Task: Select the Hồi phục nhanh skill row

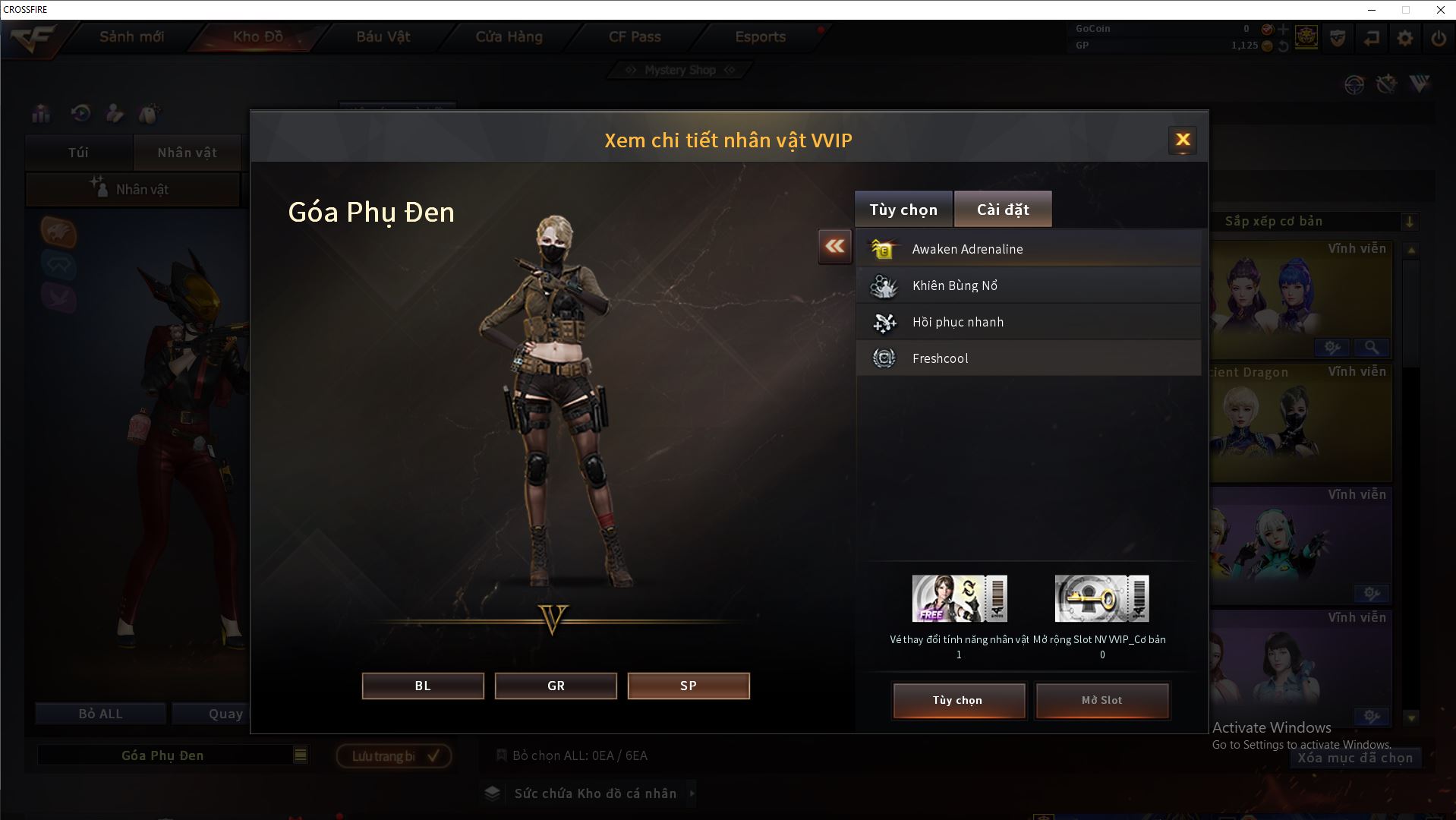Action: click(1029, 322)
